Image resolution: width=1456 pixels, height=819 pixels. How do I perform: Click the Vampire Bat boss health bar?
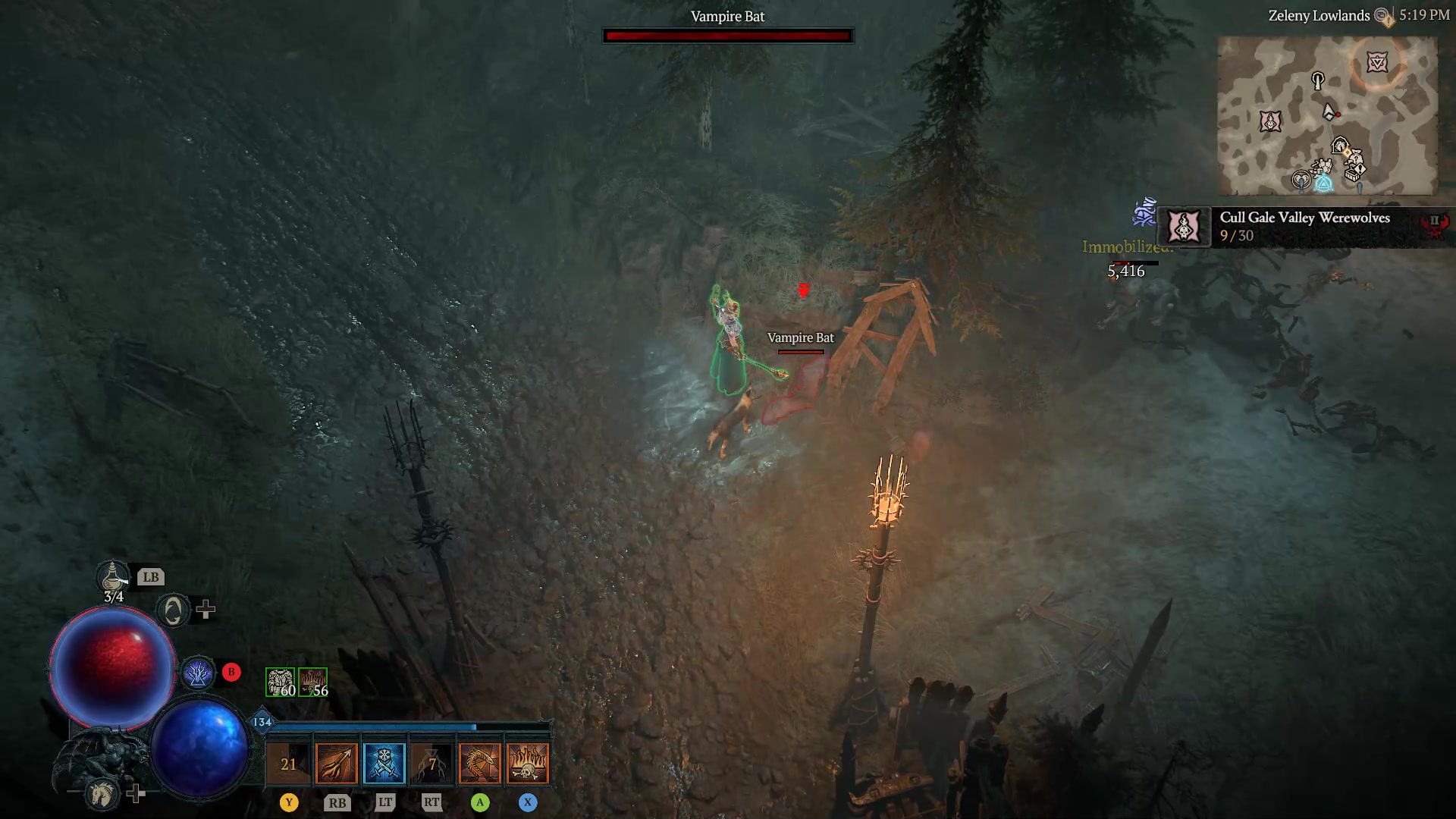726,35
